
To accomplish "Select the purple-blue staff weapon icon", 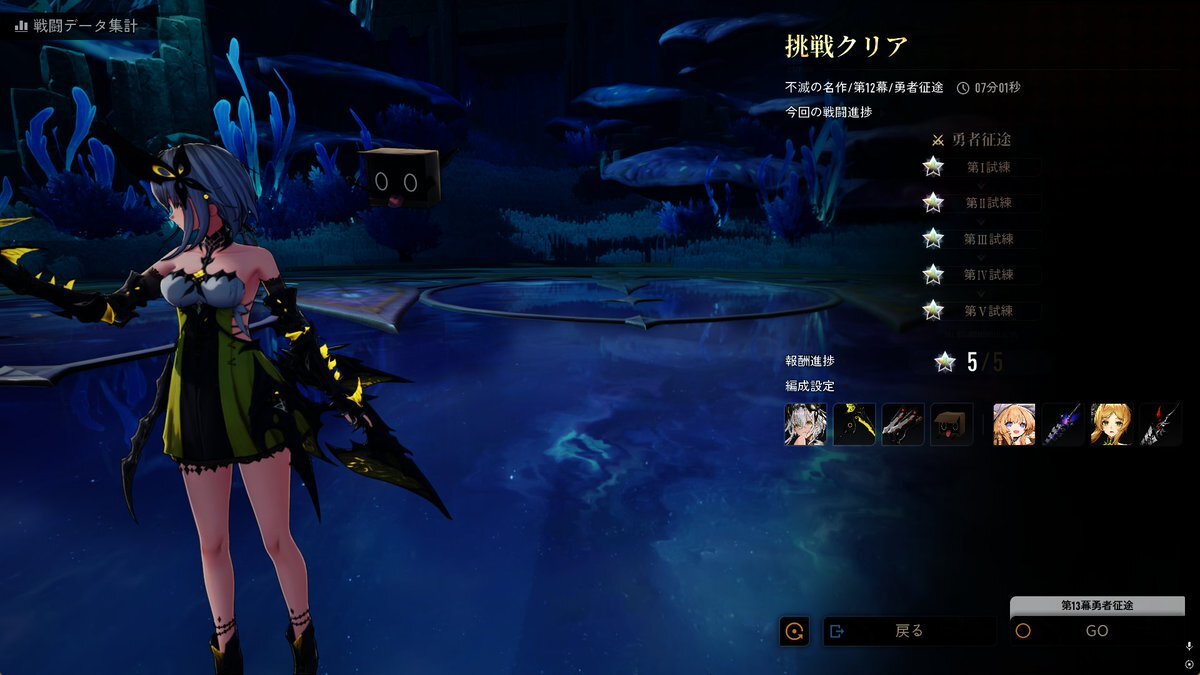I will point(1062,424).
